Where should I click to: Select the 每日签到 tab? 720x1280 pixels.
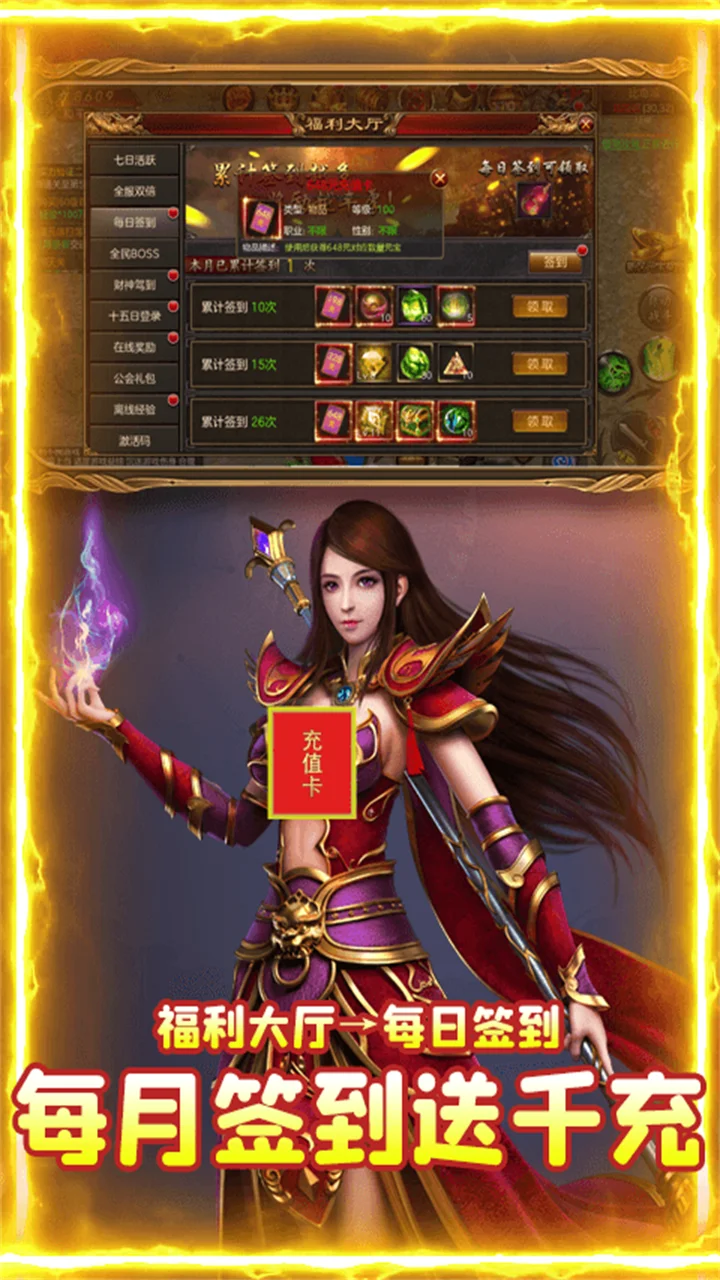coord(134,222)
